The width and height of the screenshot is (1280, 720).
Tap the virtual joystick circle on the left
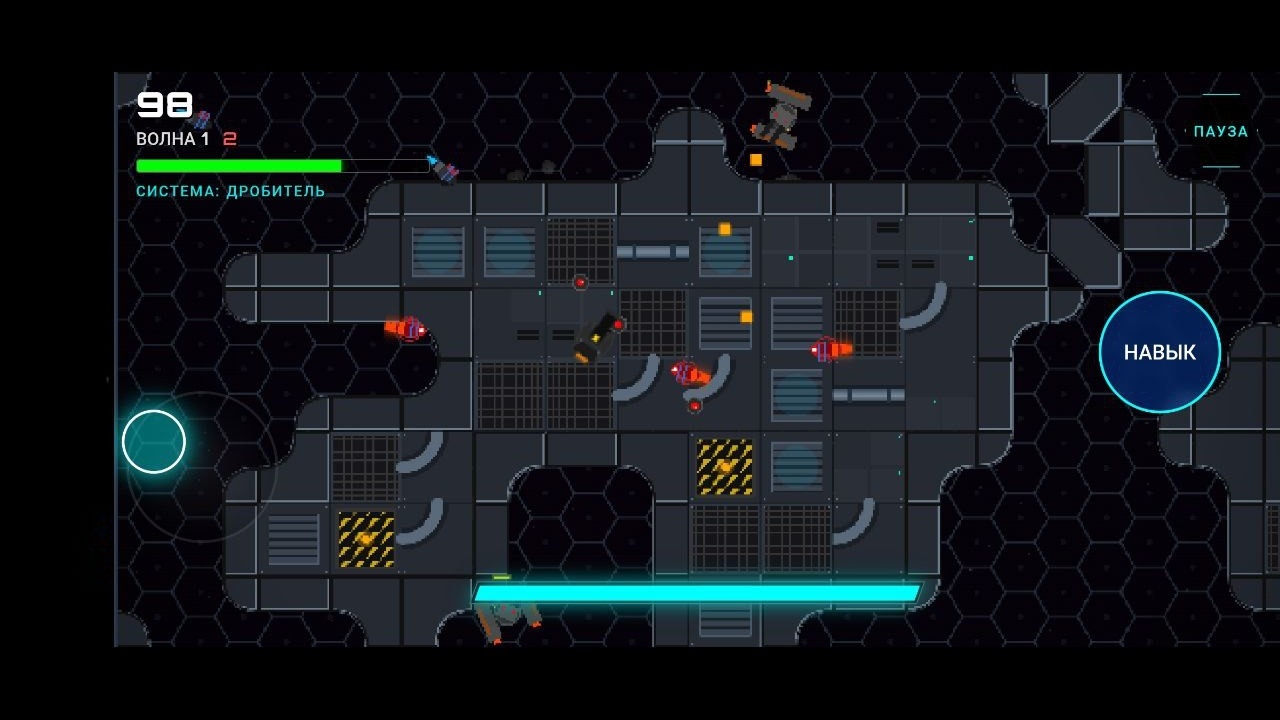pos(152,443)
